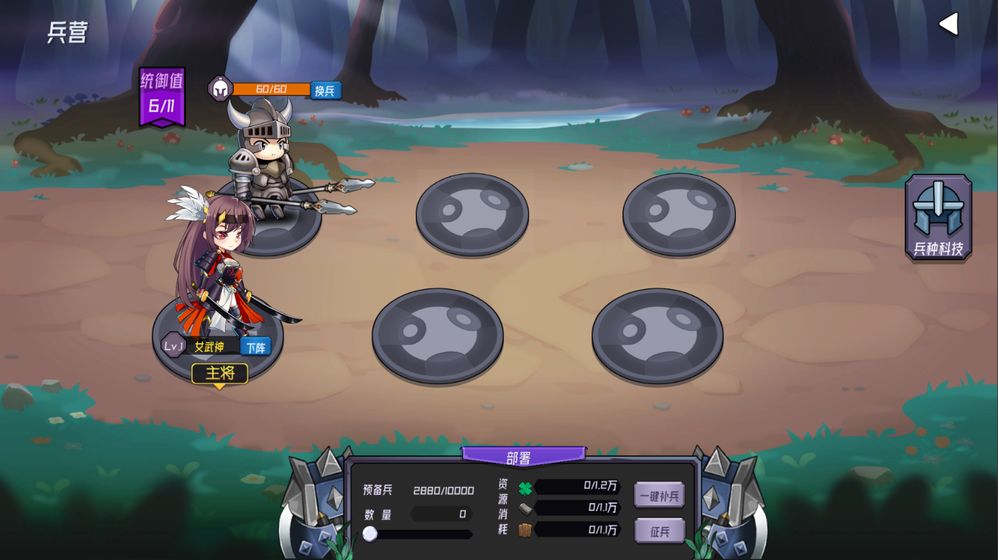Click the 数量 quantity value field
Viewport: 998px width, 560px height.
tap(441, 514)
